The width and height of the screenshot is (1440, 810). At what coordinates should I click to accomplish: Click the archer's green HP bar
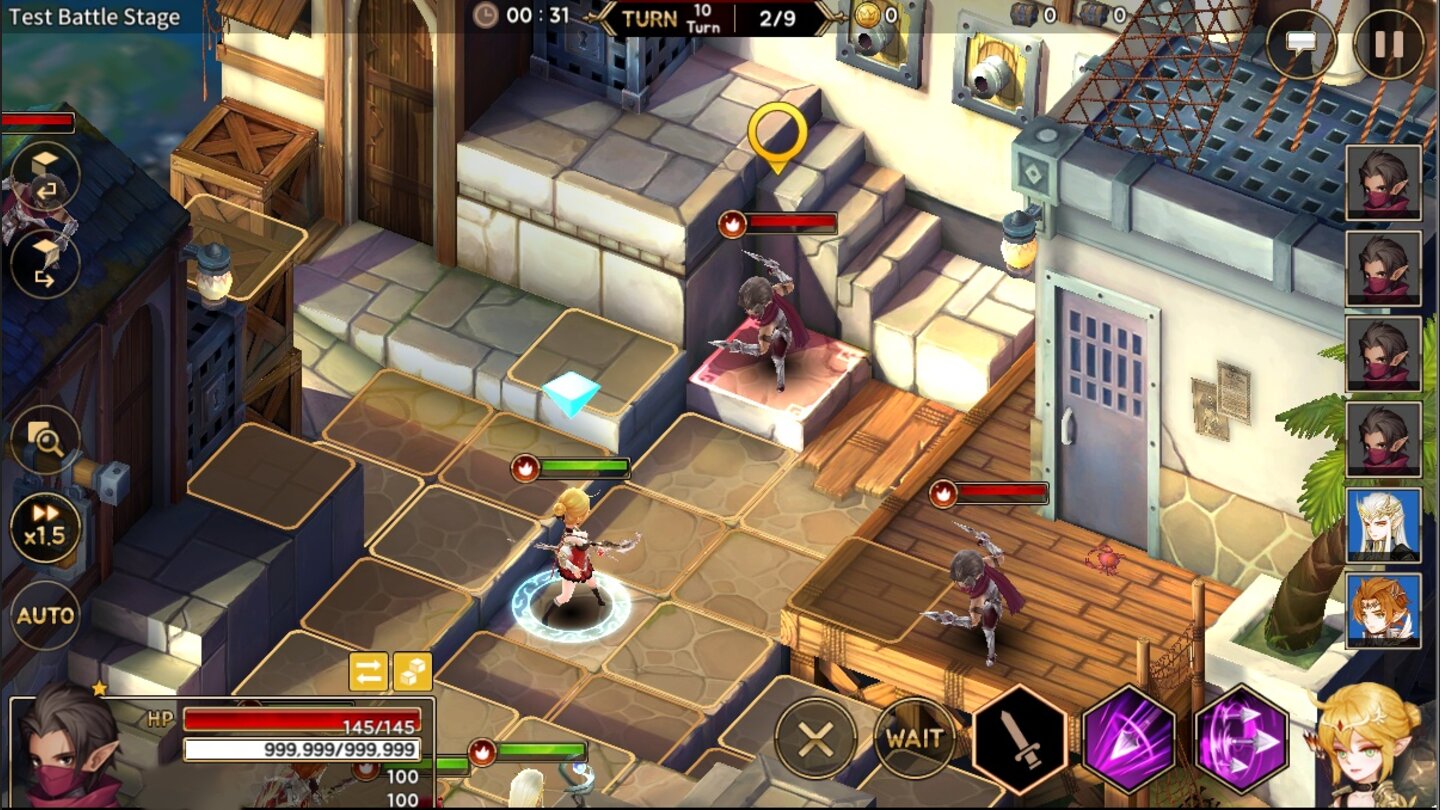[585, 465]
